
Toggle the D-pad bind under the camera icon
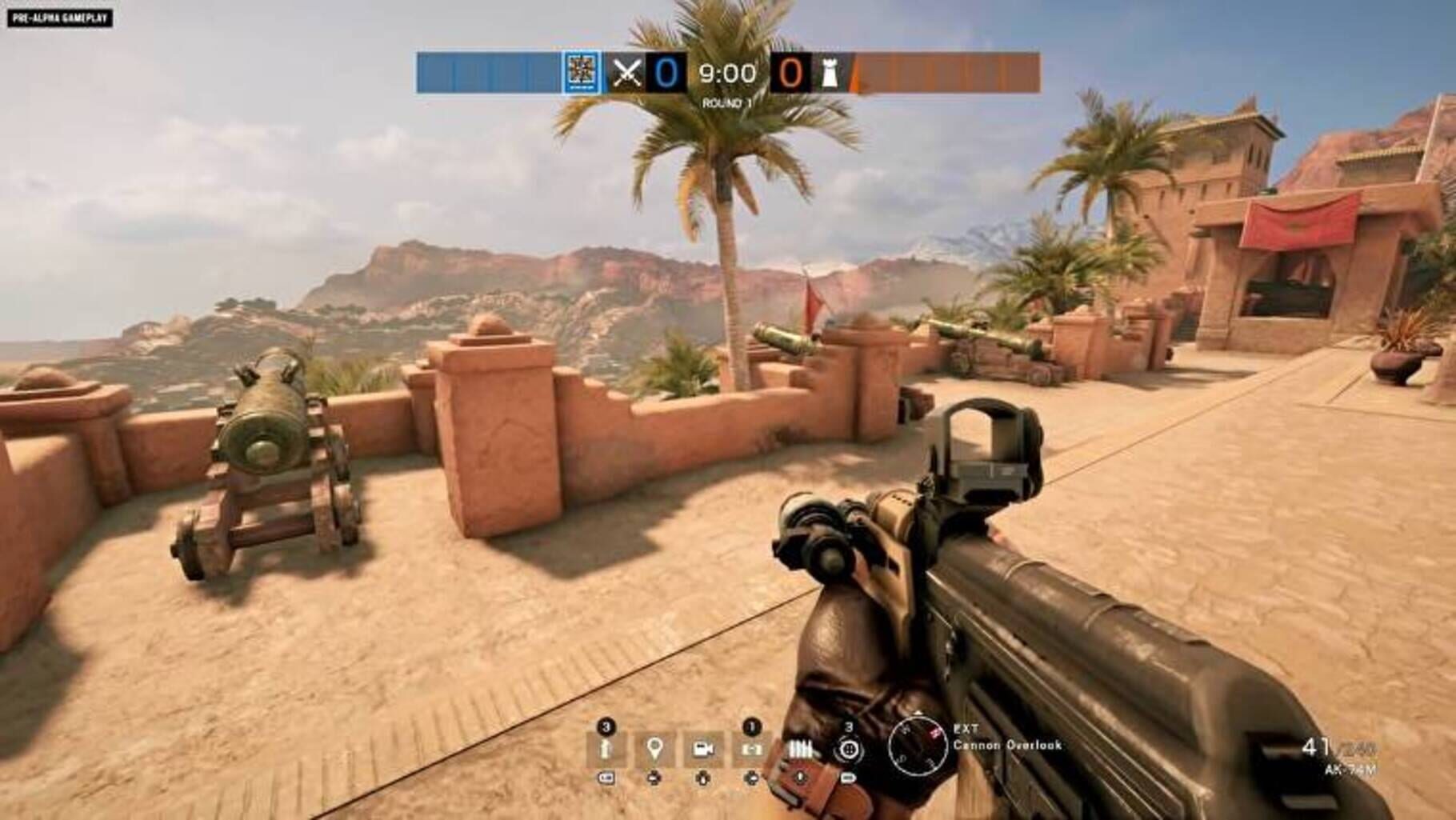coord(702,778)
